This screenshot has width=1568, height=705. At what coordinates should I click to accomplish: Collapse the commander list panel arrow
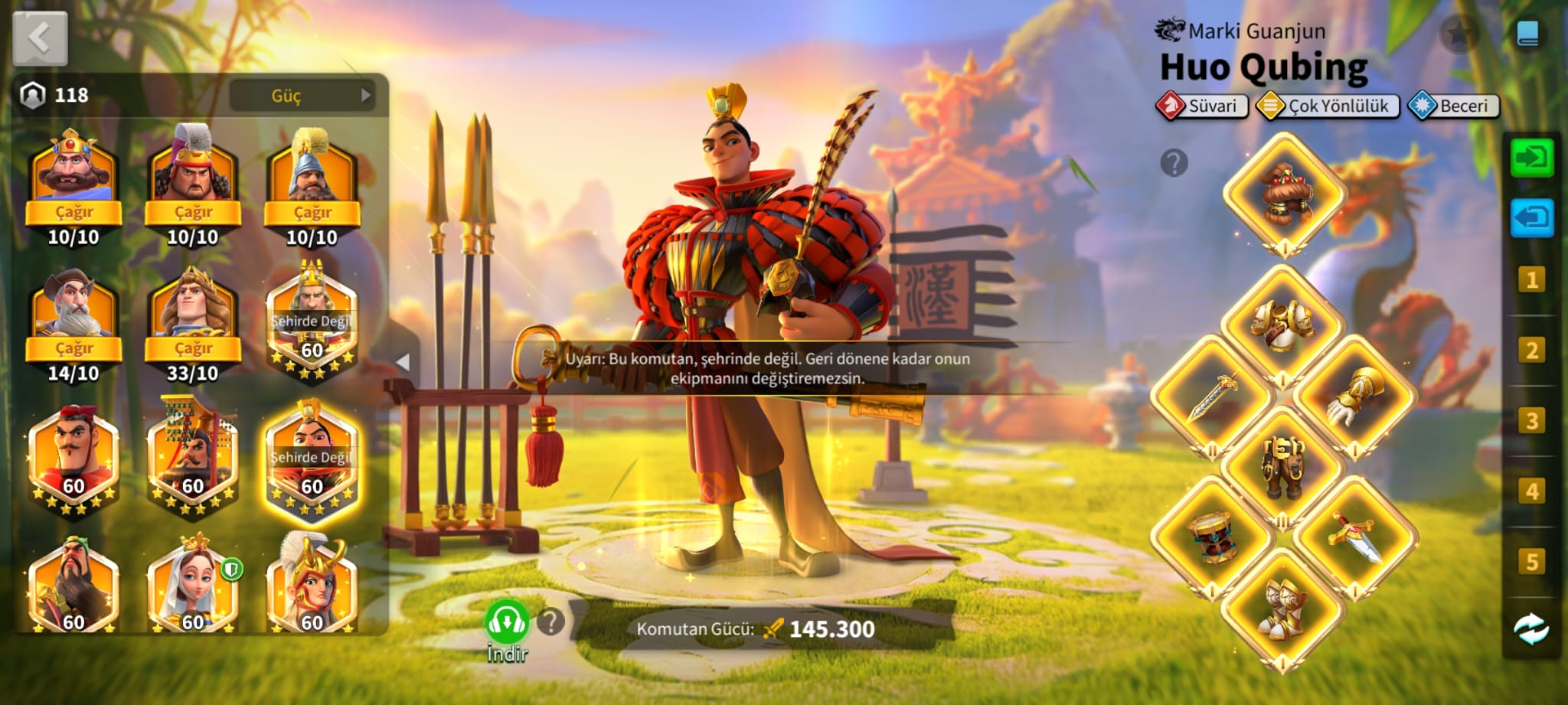point(403,361)
